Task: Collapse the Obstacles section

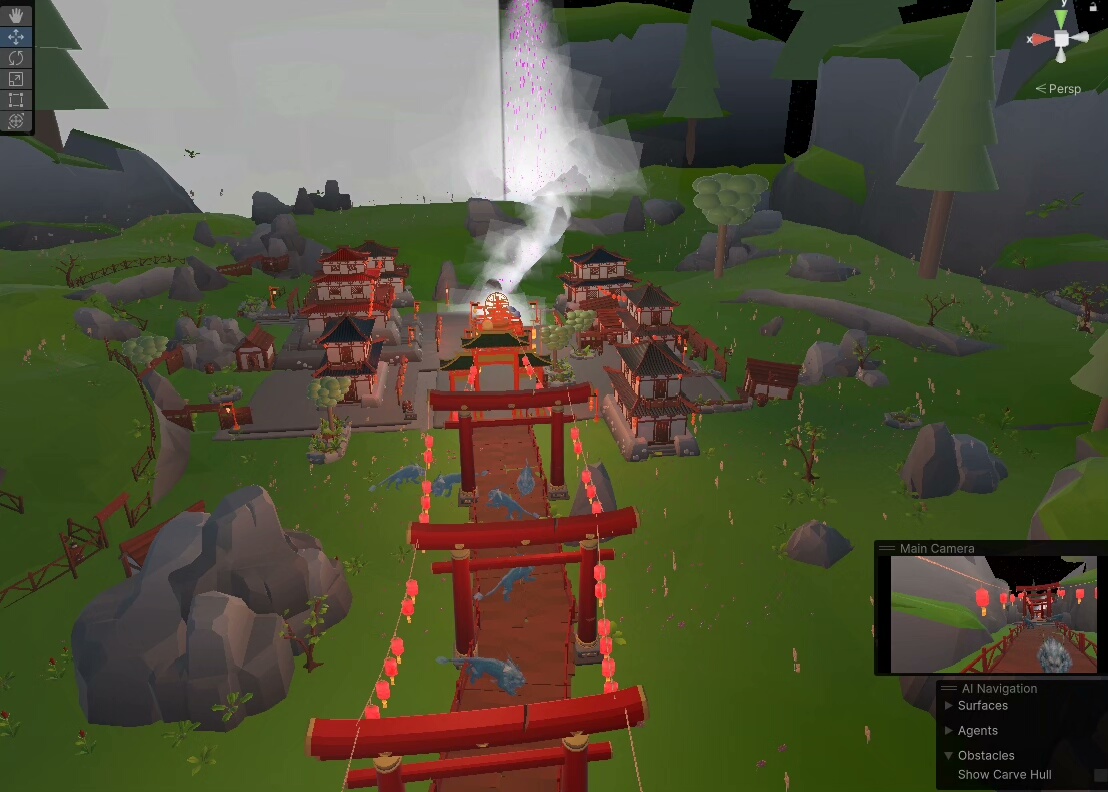Action: (x=949, y=756)
